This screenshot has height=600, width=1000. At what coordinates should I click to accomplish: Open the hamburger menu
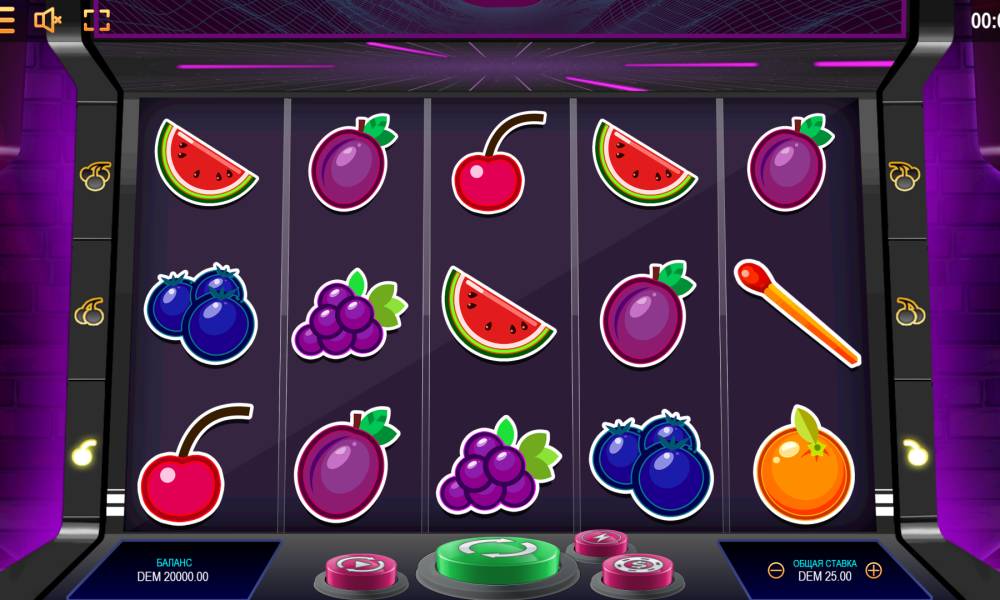[x=6, y=20]
